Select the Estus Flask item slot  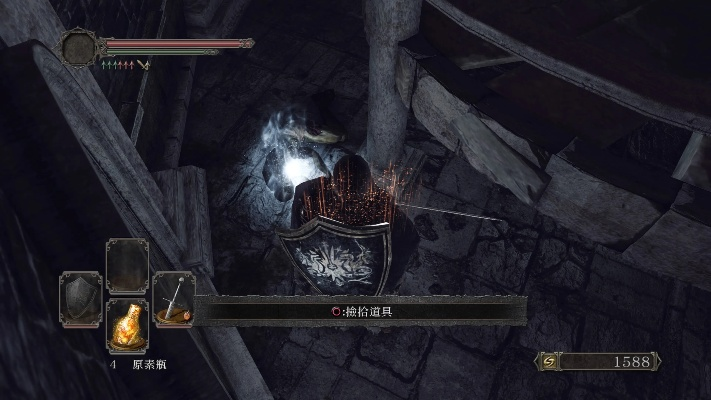[x=127, y=326]
